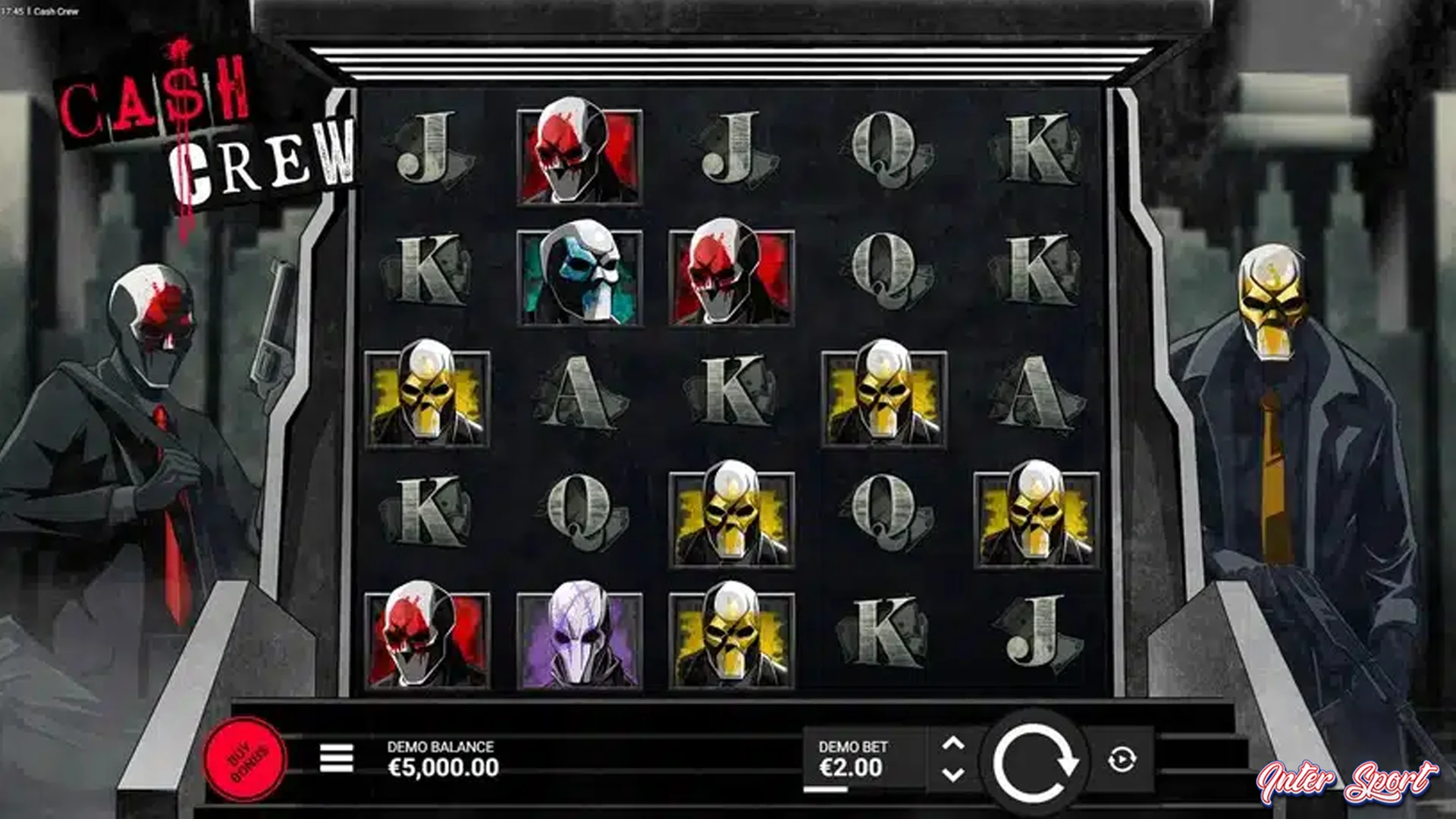The width and height of the screenshot is (1456, 819).
Task: Increase the demo bet amount
Action: (953, 744)
